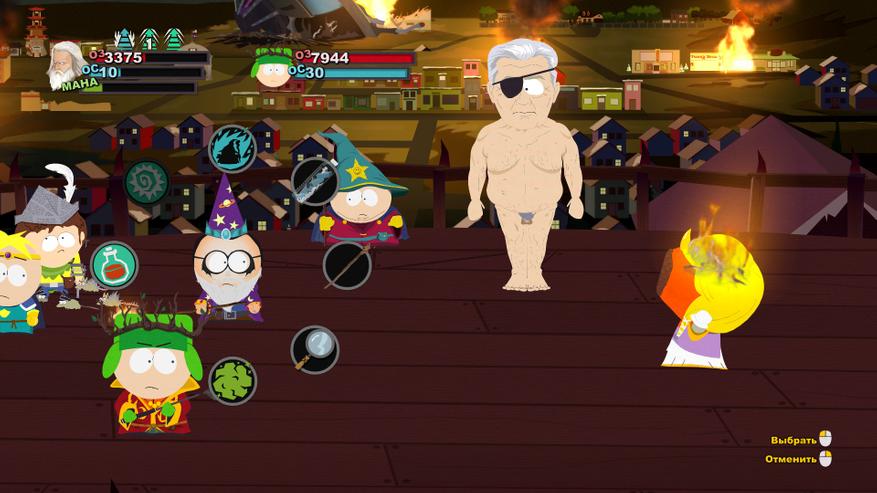Open the red potion items icon
Screen dimensions: 877x493
click(x=114, y=265)
